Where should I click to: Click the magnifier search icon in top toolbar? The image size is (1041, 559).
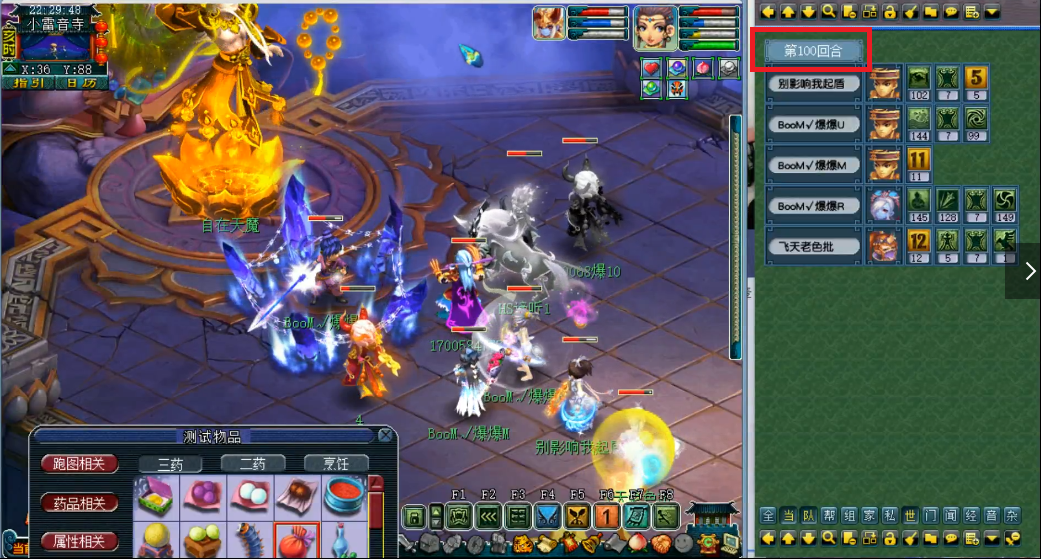pos(828,11)
